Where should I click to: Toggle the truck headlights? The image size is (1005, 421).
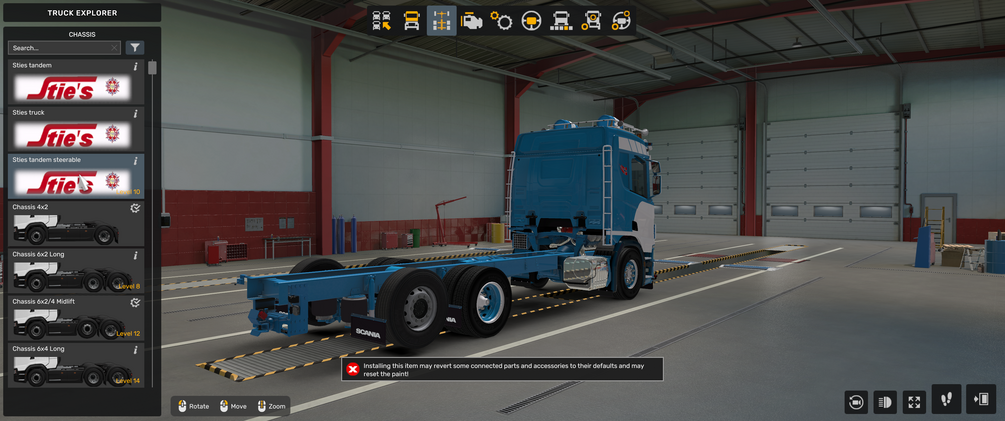885,402
